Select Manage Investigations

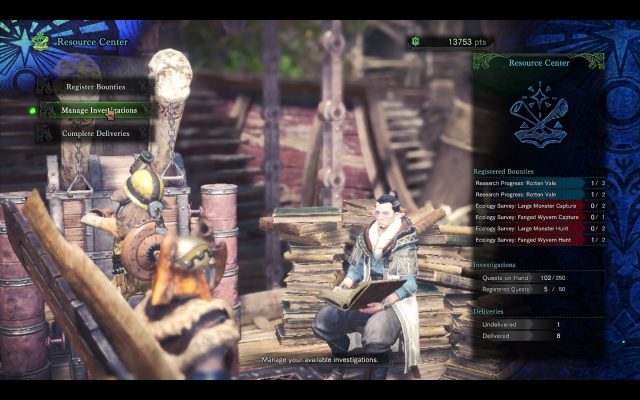[x=100, y=110]
